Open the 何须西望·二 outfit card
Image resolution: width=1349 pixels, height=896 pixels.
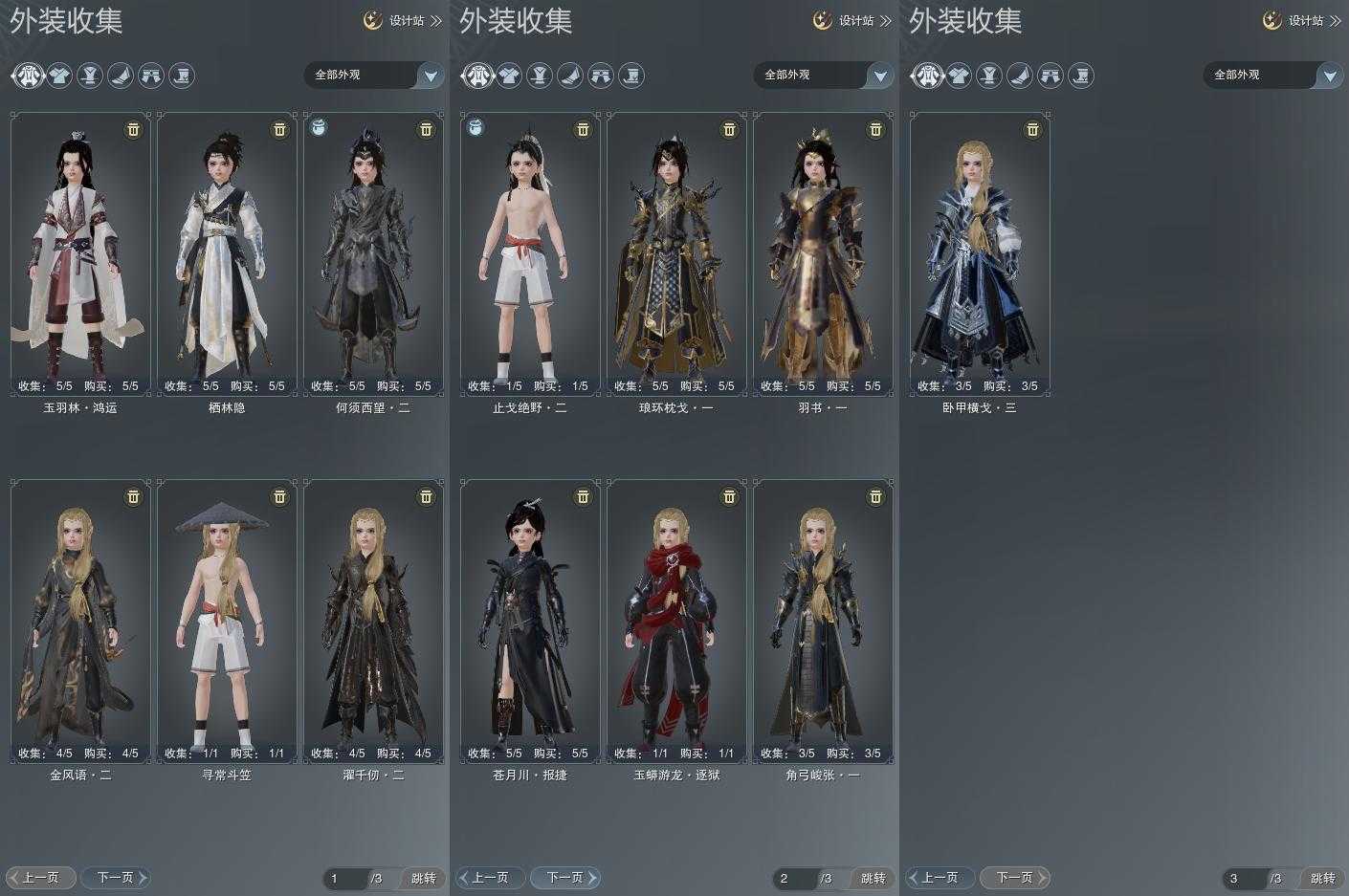pos(373,253)
